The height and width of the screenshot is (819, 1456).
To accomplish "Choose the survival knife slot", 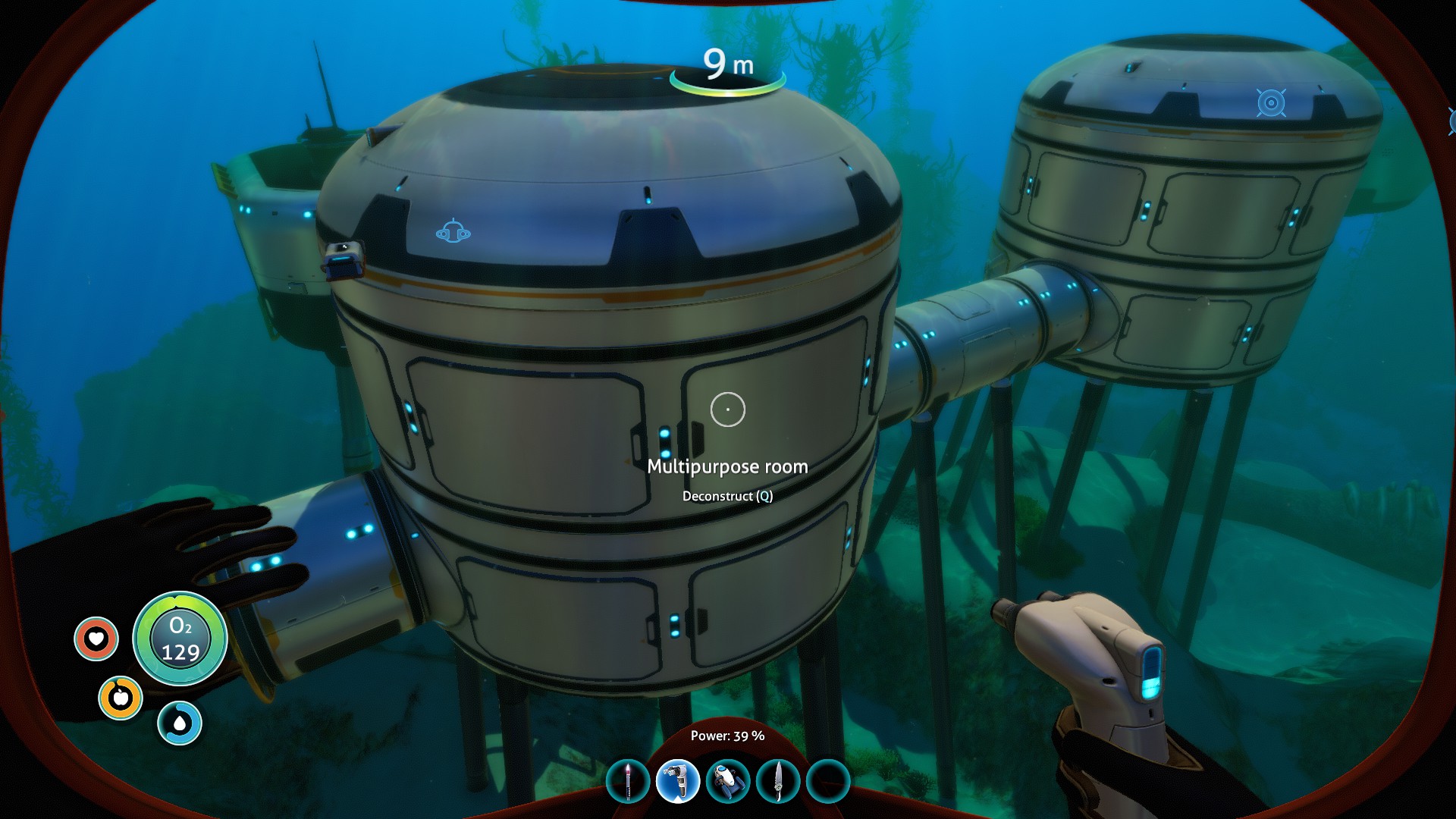I will (x=777, y=781).
